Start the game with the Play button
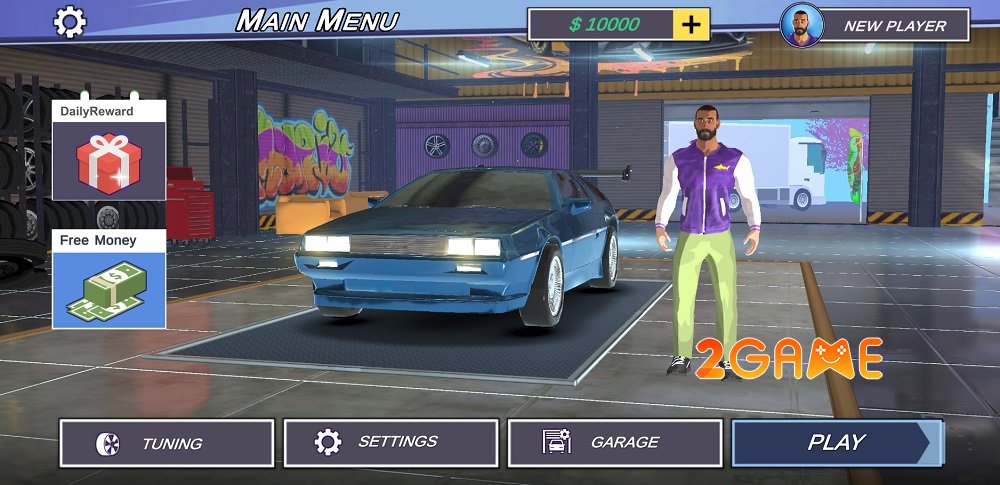This screenshot has height=485, width=1000. pyautogui.click(x=836, y=443)
